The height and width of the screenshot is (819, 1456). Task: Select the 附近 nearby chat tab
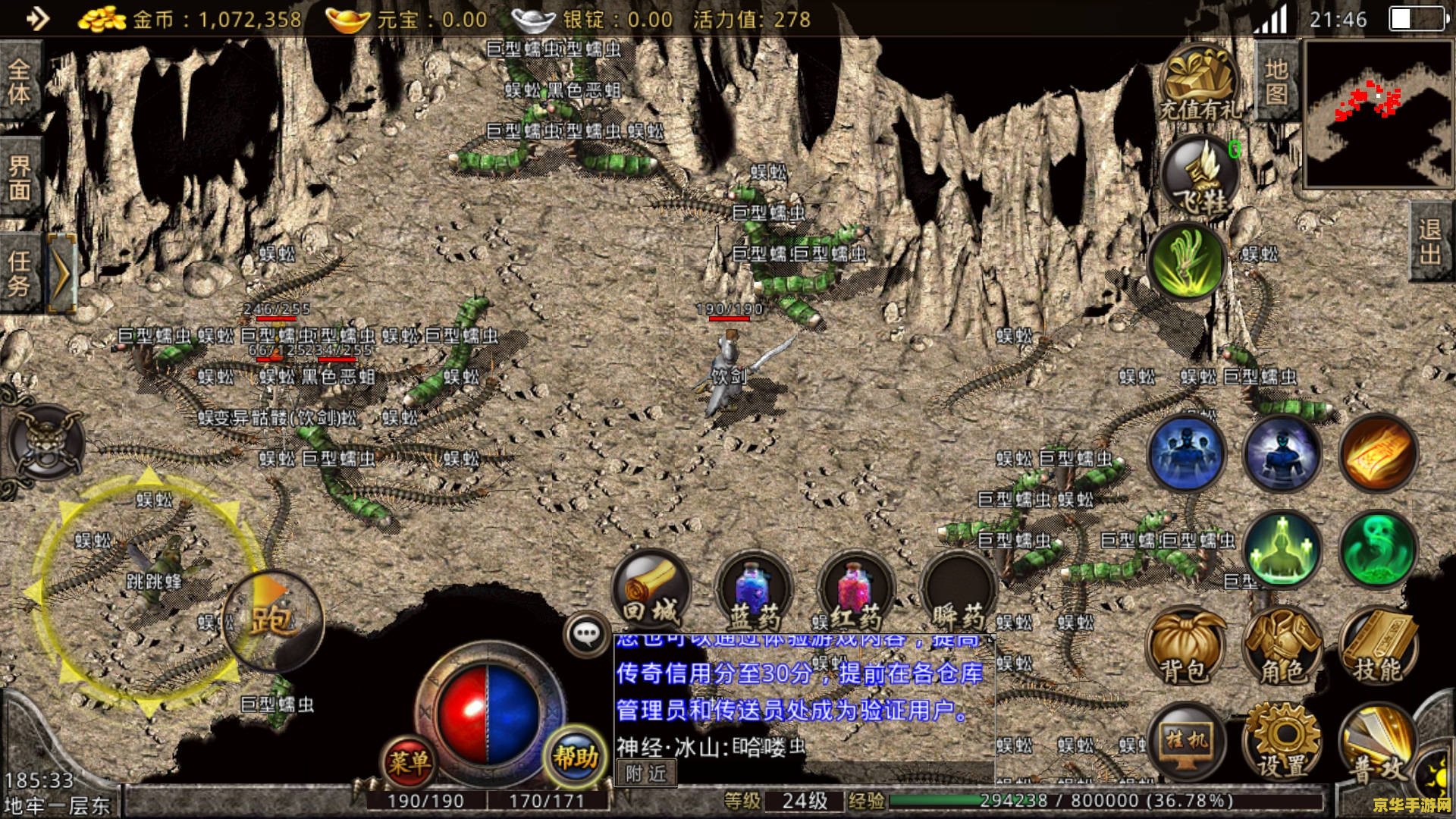(x=645, y=773)
